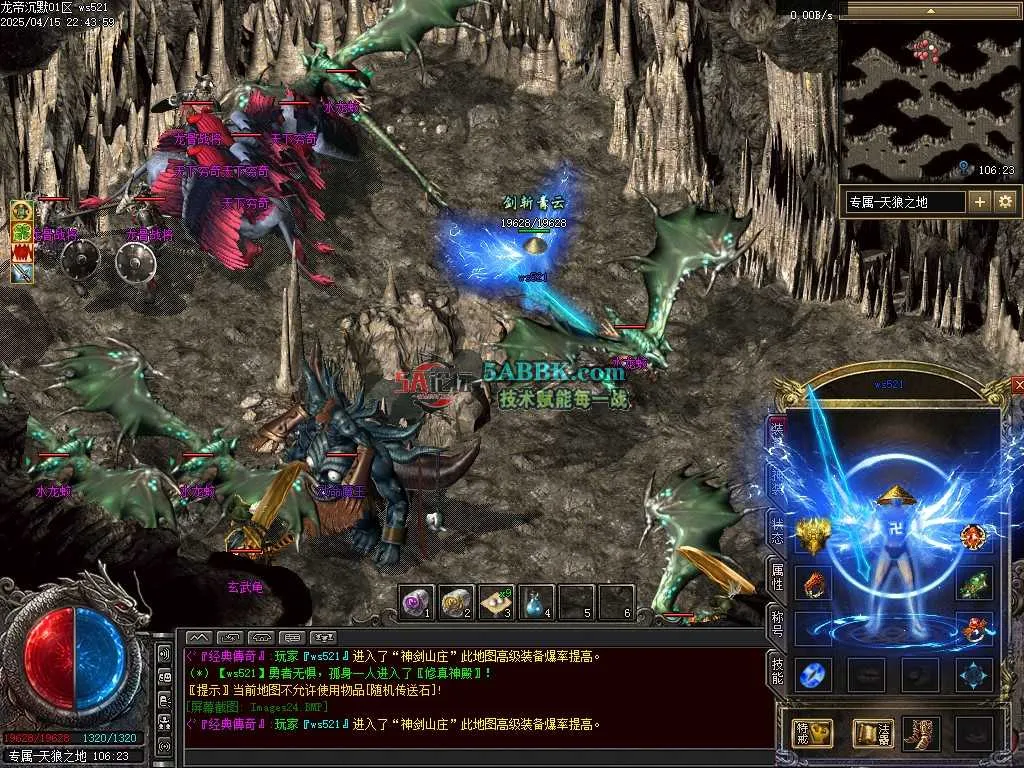Use the golden scroll in hotbar slot 2
This screenshot has height=768, width=1024.
tap(456, 601)
